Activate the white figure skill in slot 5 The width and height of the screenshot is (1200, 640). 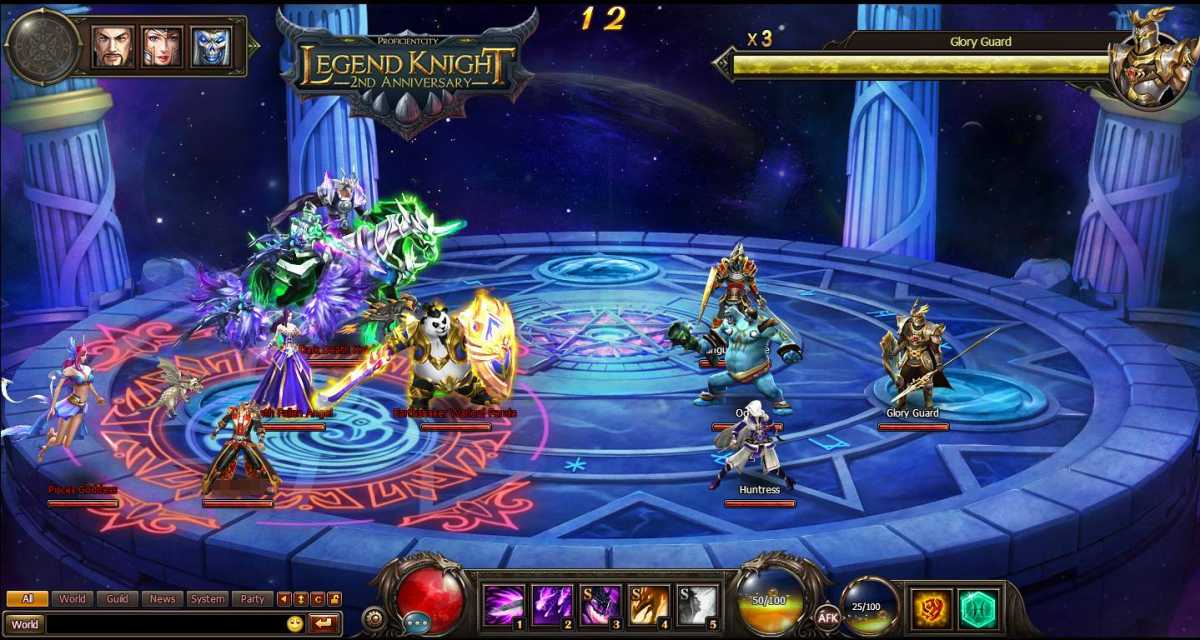pyautogui.click(x=697, y=605)
